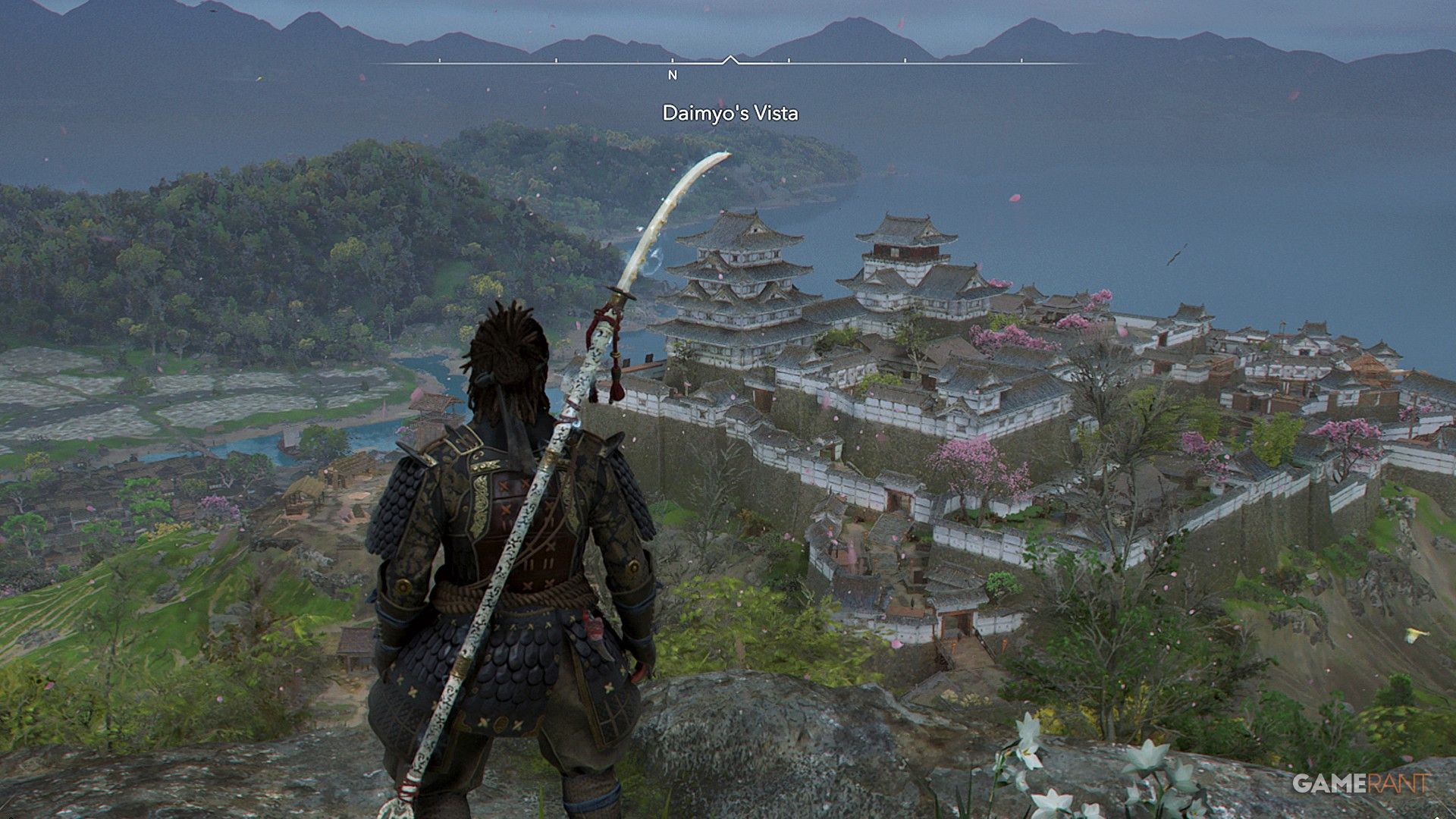Expand the second tick from the compass left edge
The height and width of the screenshot is (819, 1456).
(x=556, y=60)
